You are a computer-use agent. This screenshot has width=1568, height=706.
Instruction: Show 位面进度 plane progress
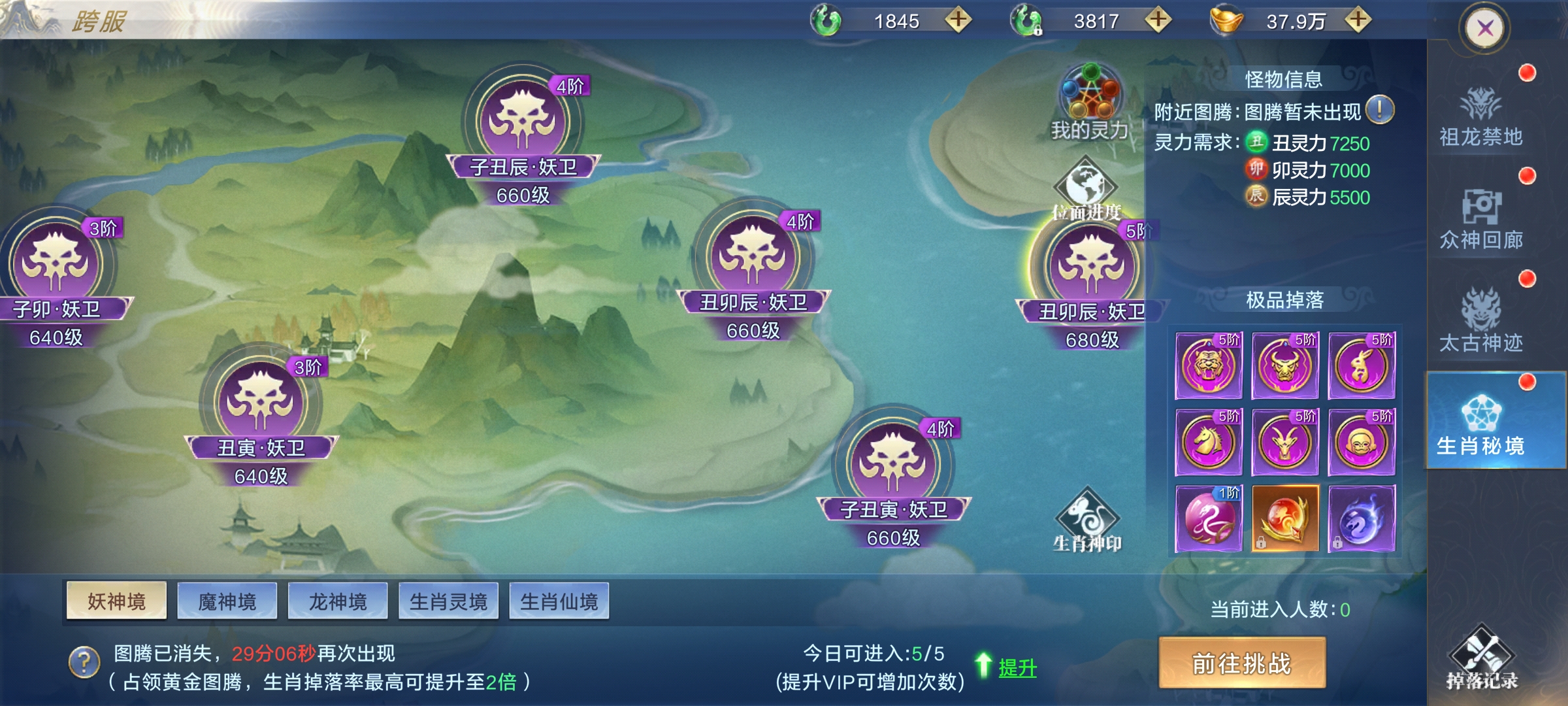pos(1086,190)
